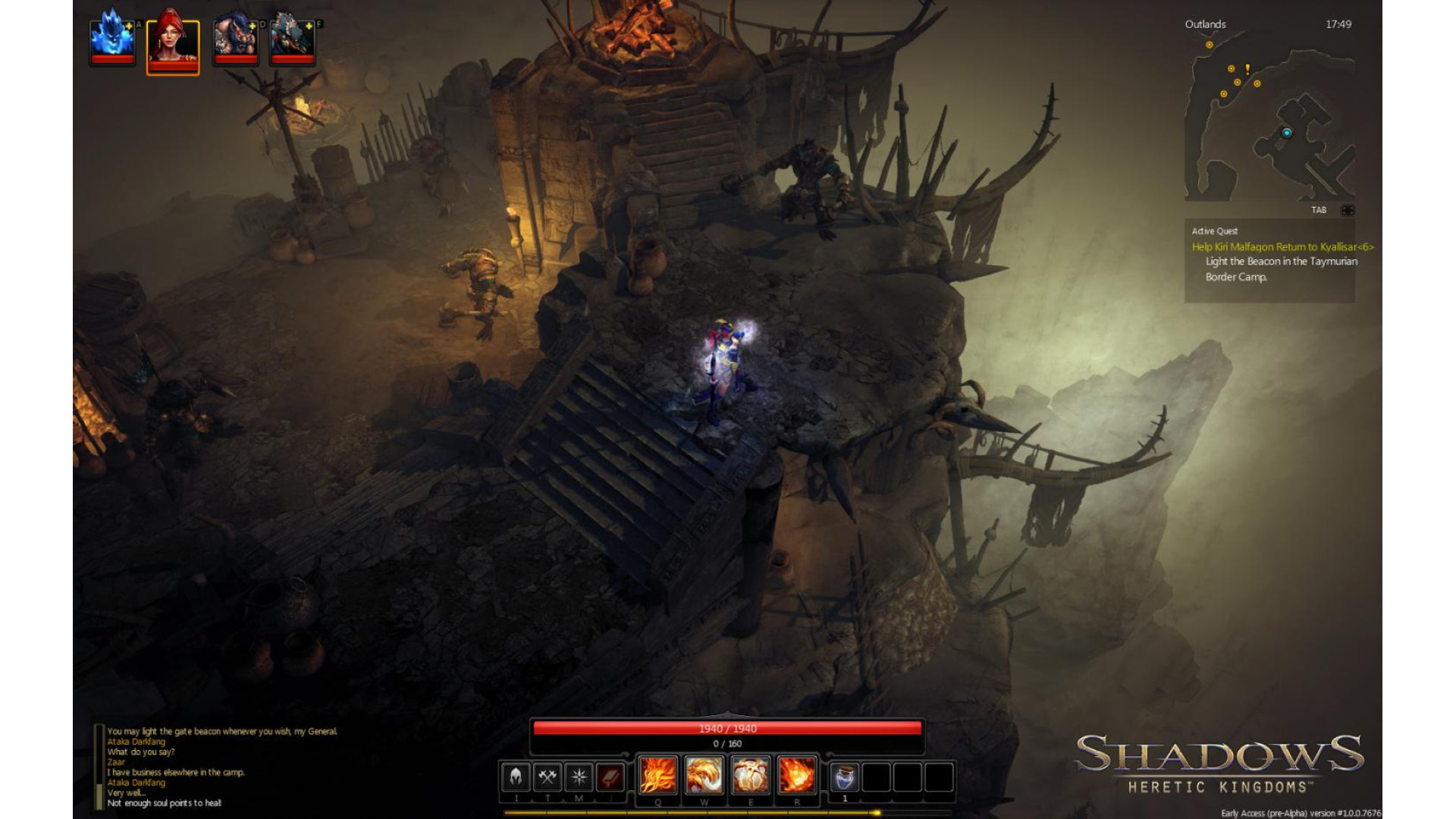Trigger the fireball skill on R
The height and width of the screenshot is (819, 1456).
click(797, 776)
